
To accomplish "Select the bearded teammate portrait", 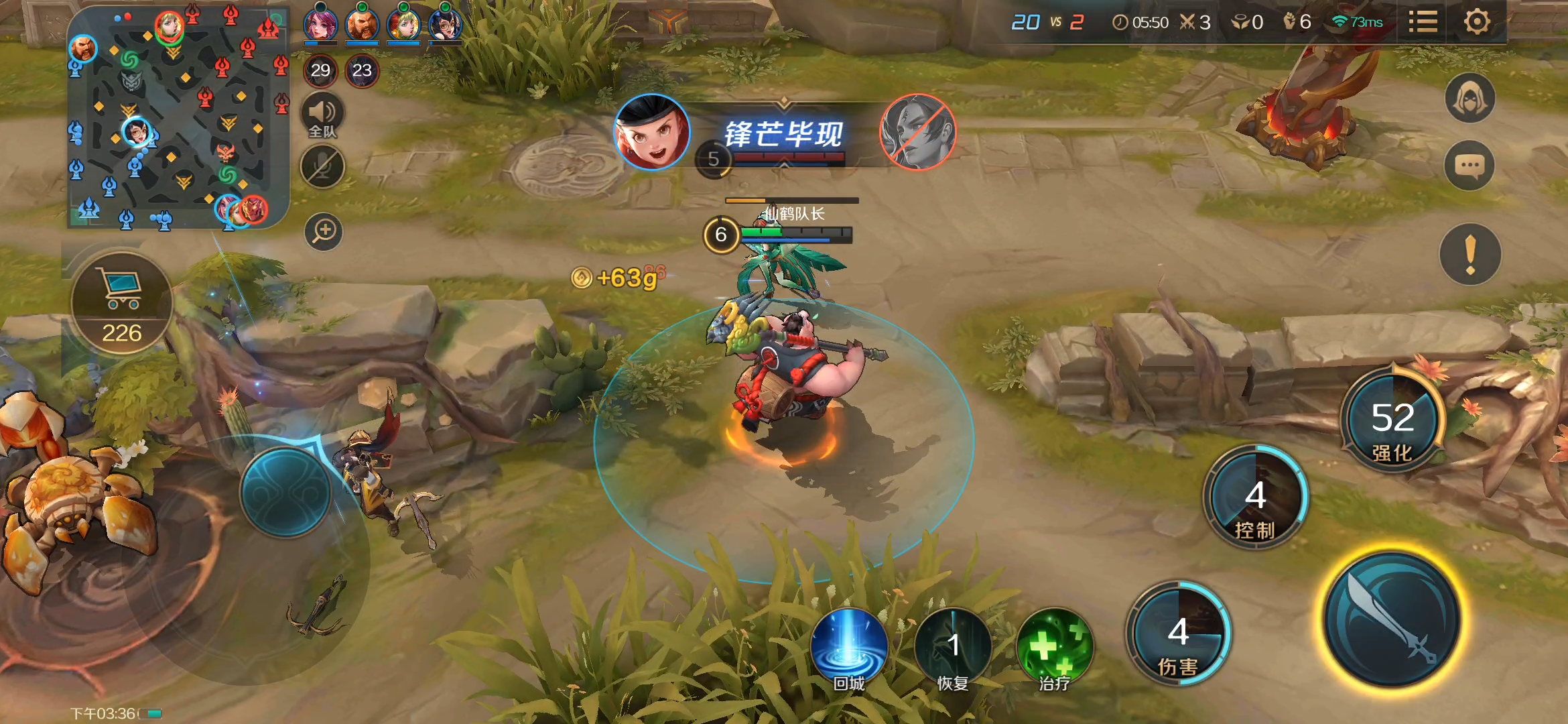I will point(362,24).
